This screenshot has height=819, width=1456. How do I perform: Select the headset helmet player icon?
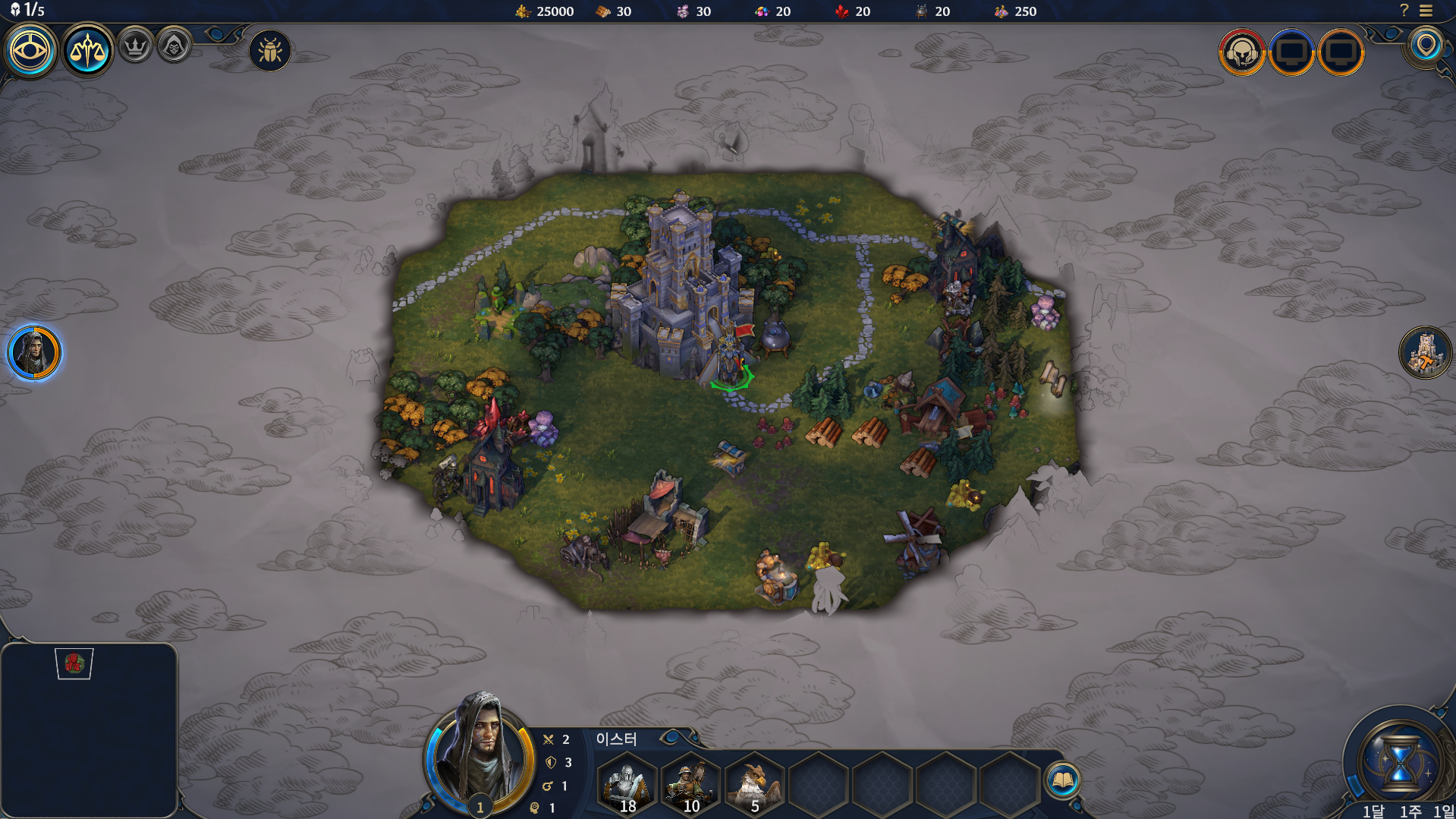1242,52
